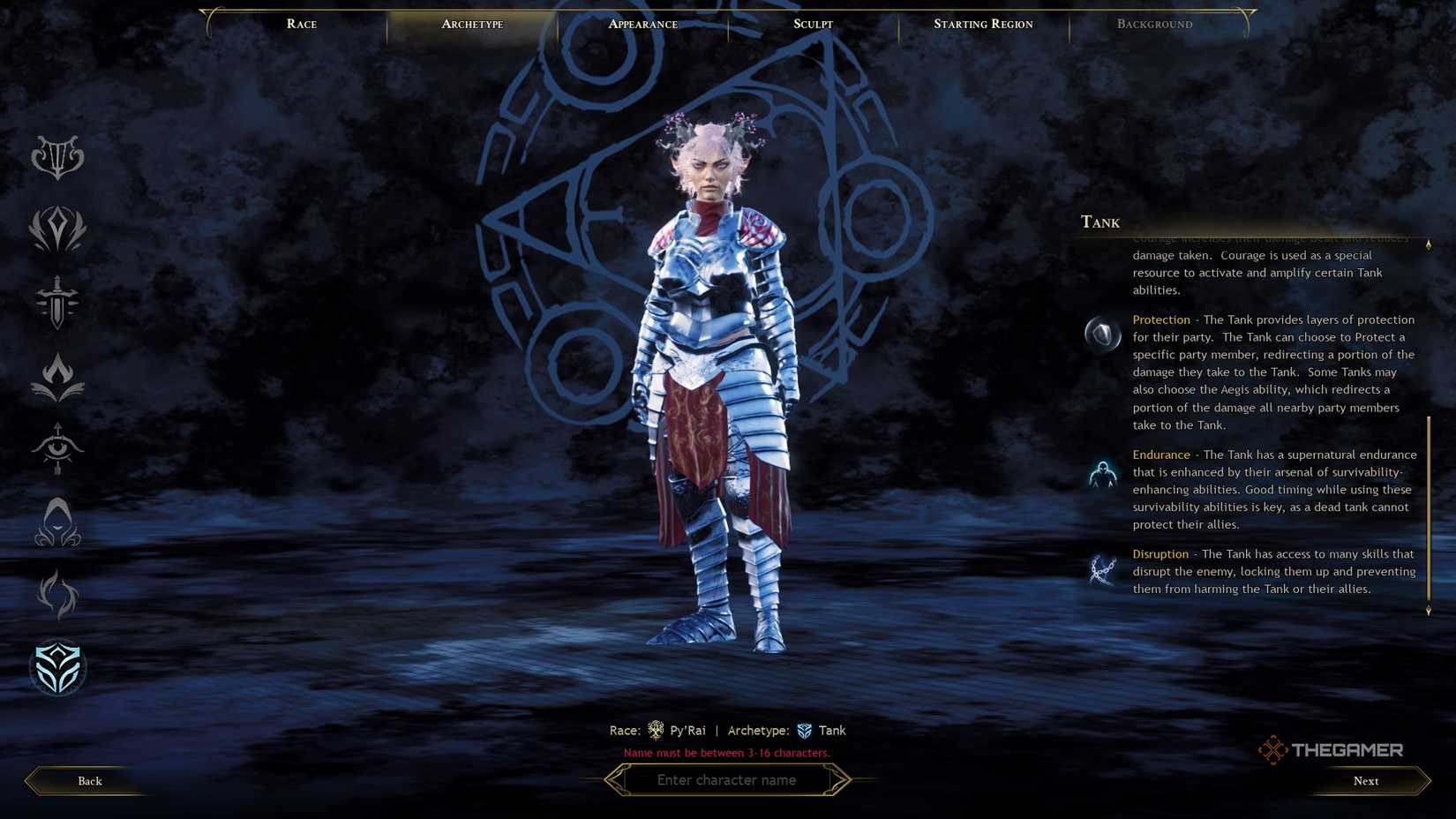Click the Py'Rai race icon

coord(657,730)
